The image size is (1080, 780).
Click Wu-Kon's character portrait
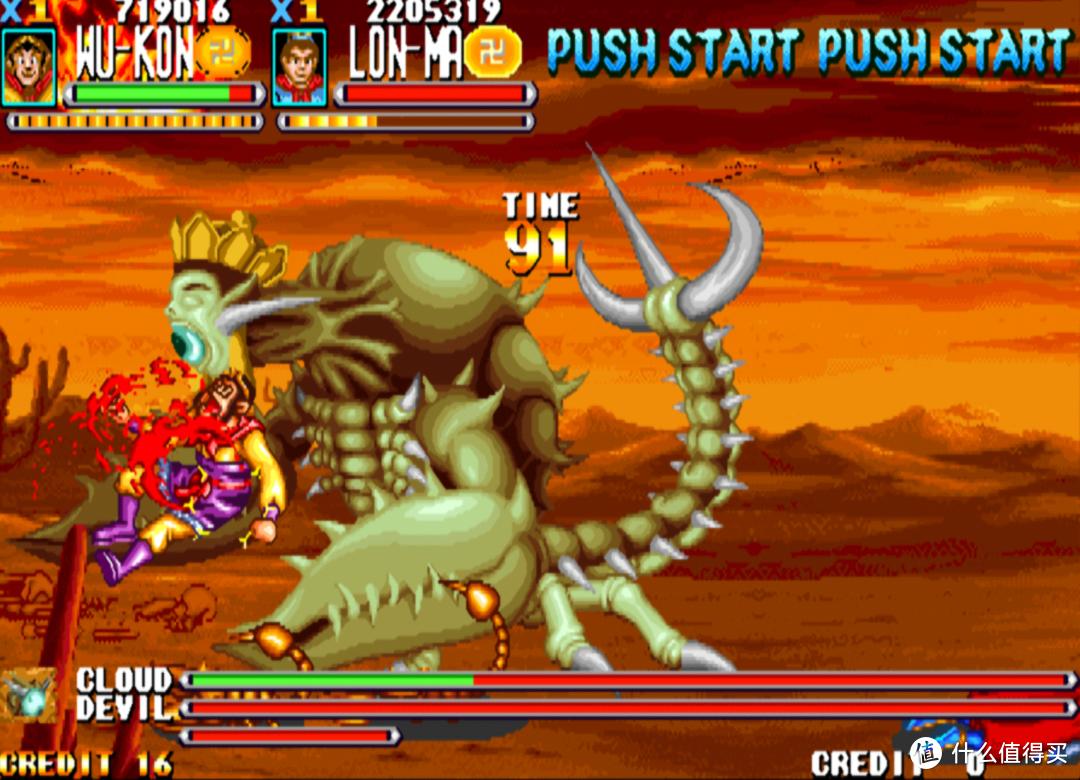28,66
